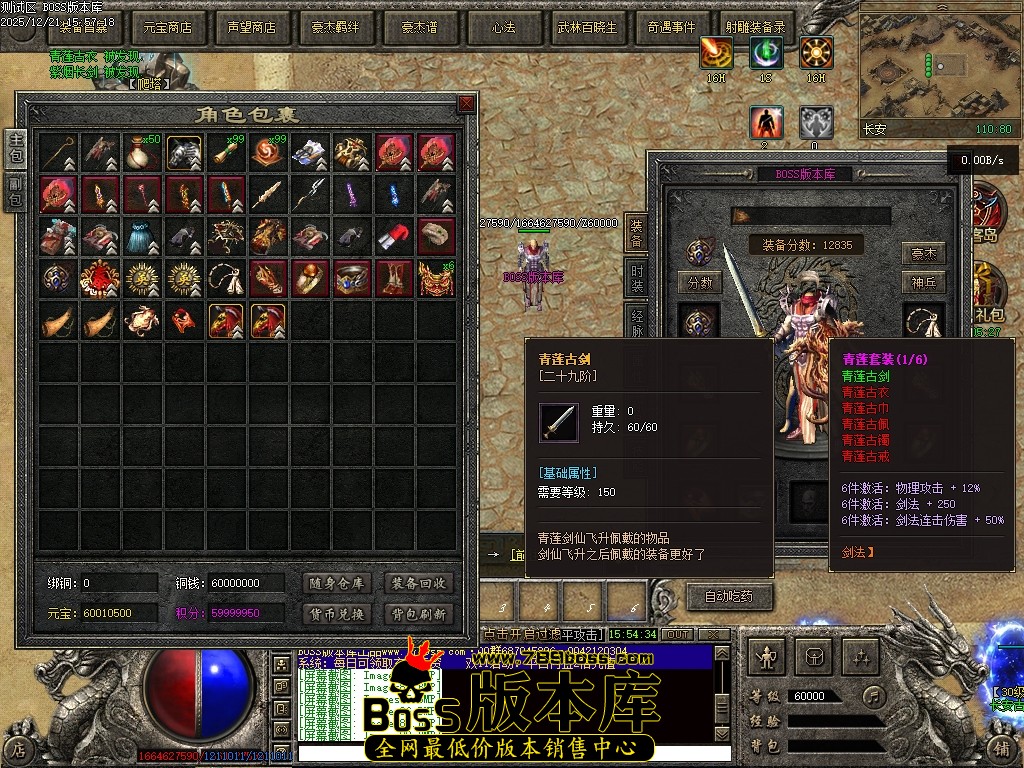Open the 神兵 weapon button
1024x768 pixels.
(923, 283)
